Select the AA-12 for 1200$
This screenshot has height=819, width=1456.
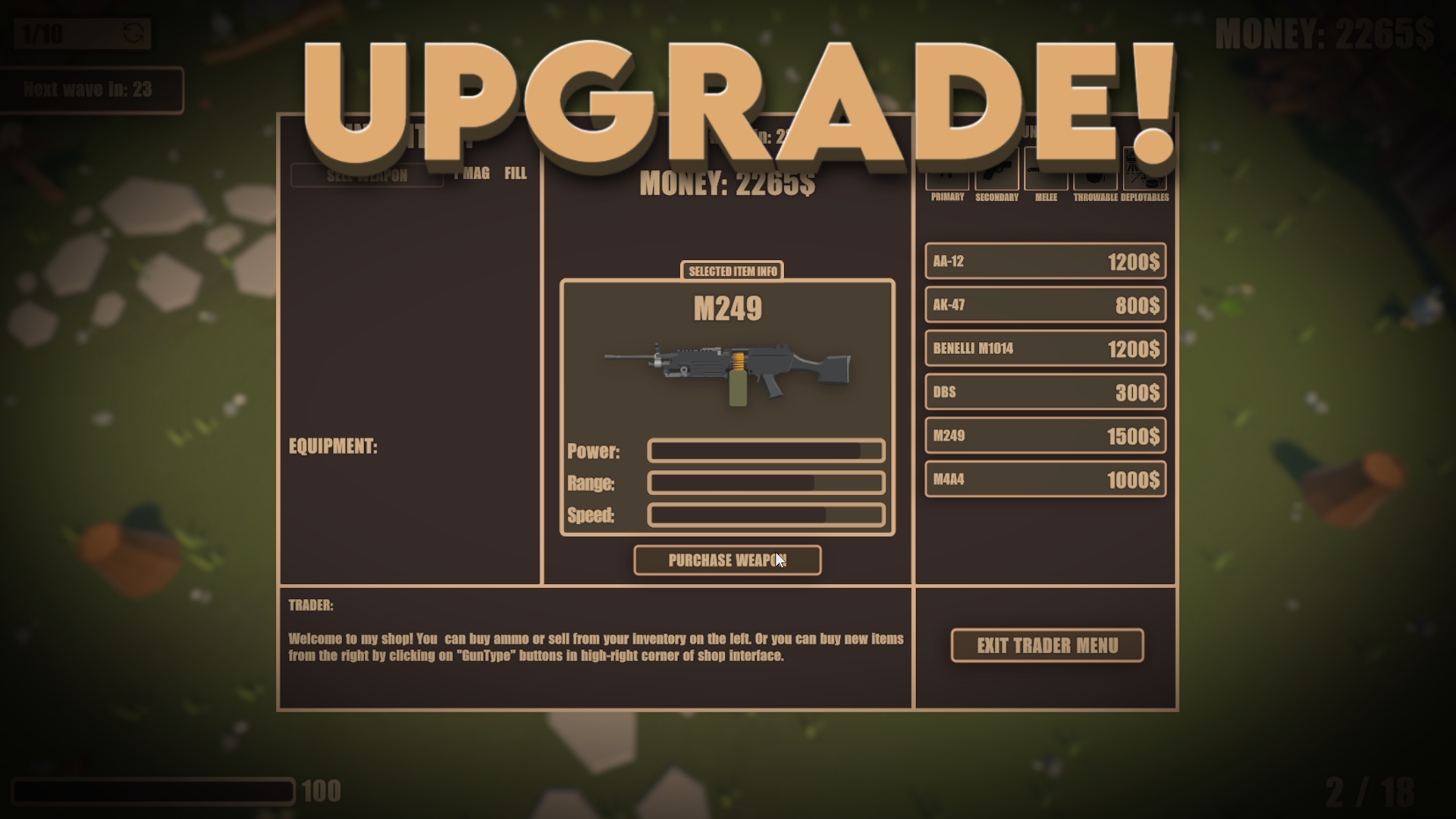(1045, 262)
